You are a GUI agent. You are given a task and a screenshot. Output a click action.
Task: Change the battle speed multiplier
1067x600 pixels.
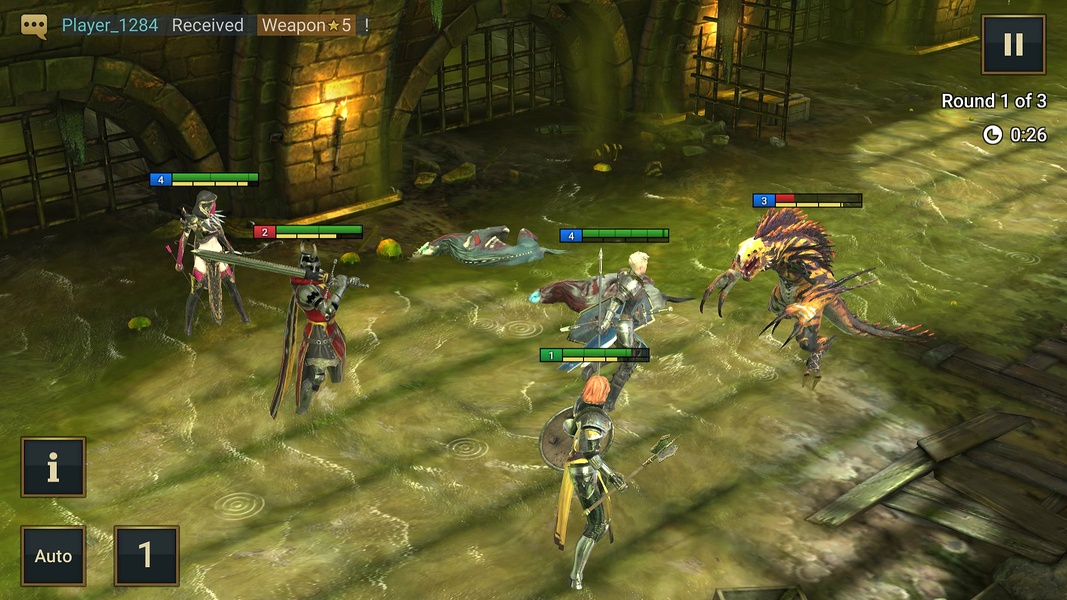click(146, 556)
